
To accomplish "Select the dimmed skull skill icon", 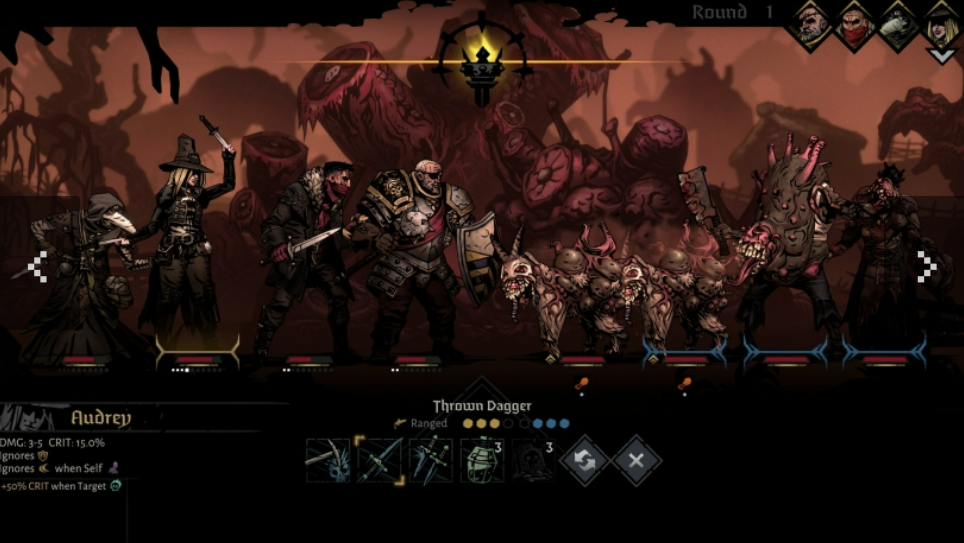I will [530, 461].
